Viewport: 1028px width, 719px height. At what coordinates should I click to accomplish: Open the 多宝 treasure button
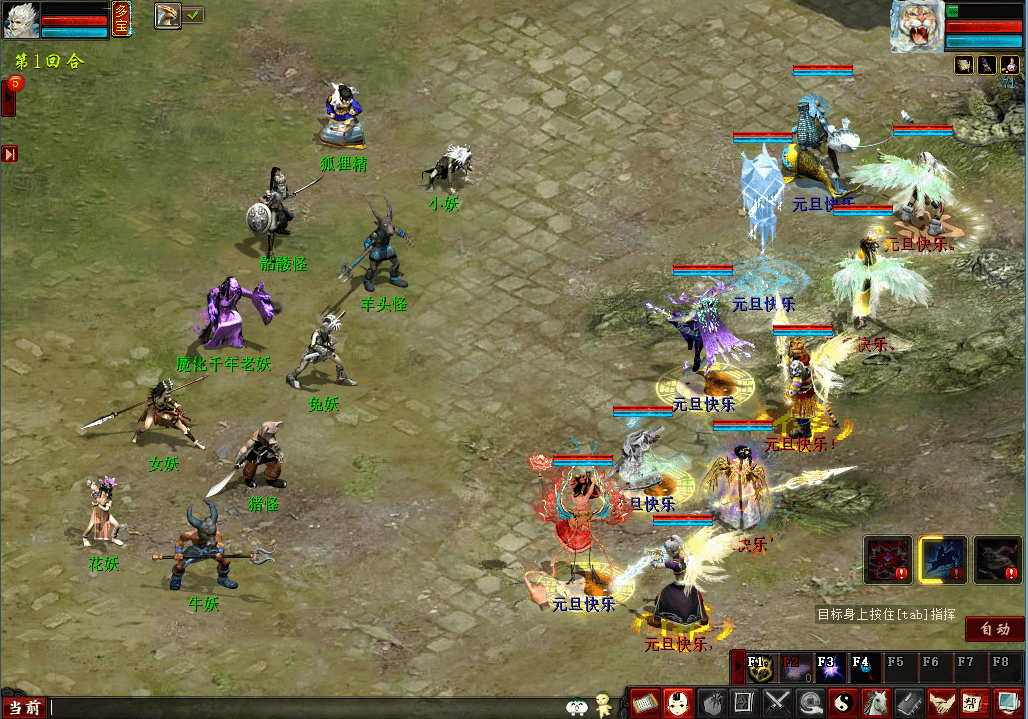(x=121, y=19)
